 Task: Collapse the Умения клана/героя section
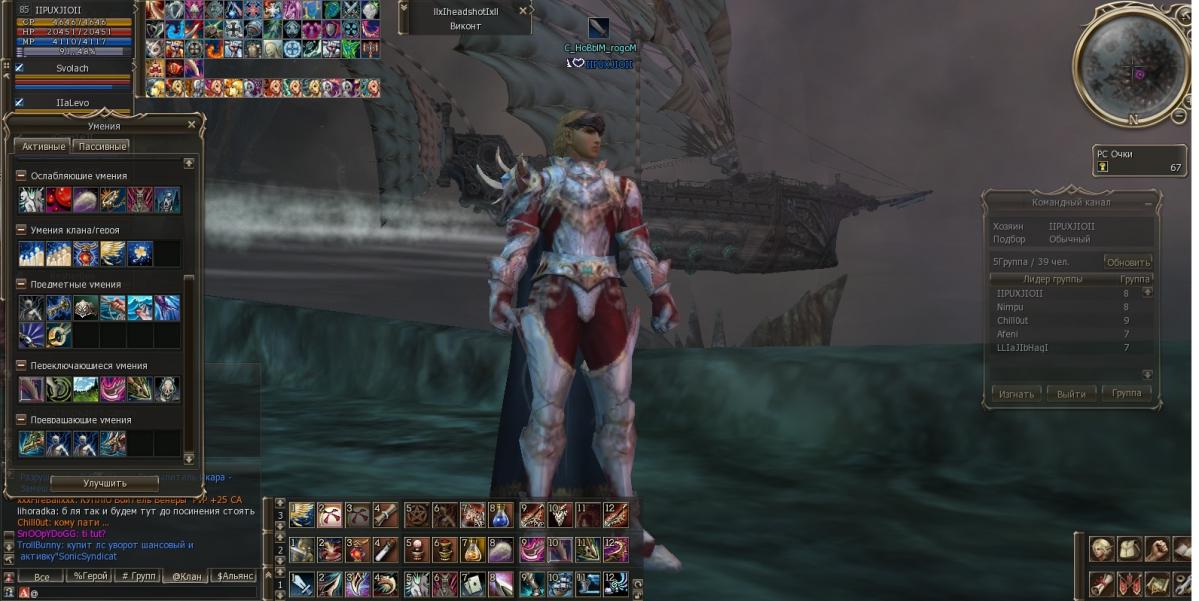pos(21,230)
